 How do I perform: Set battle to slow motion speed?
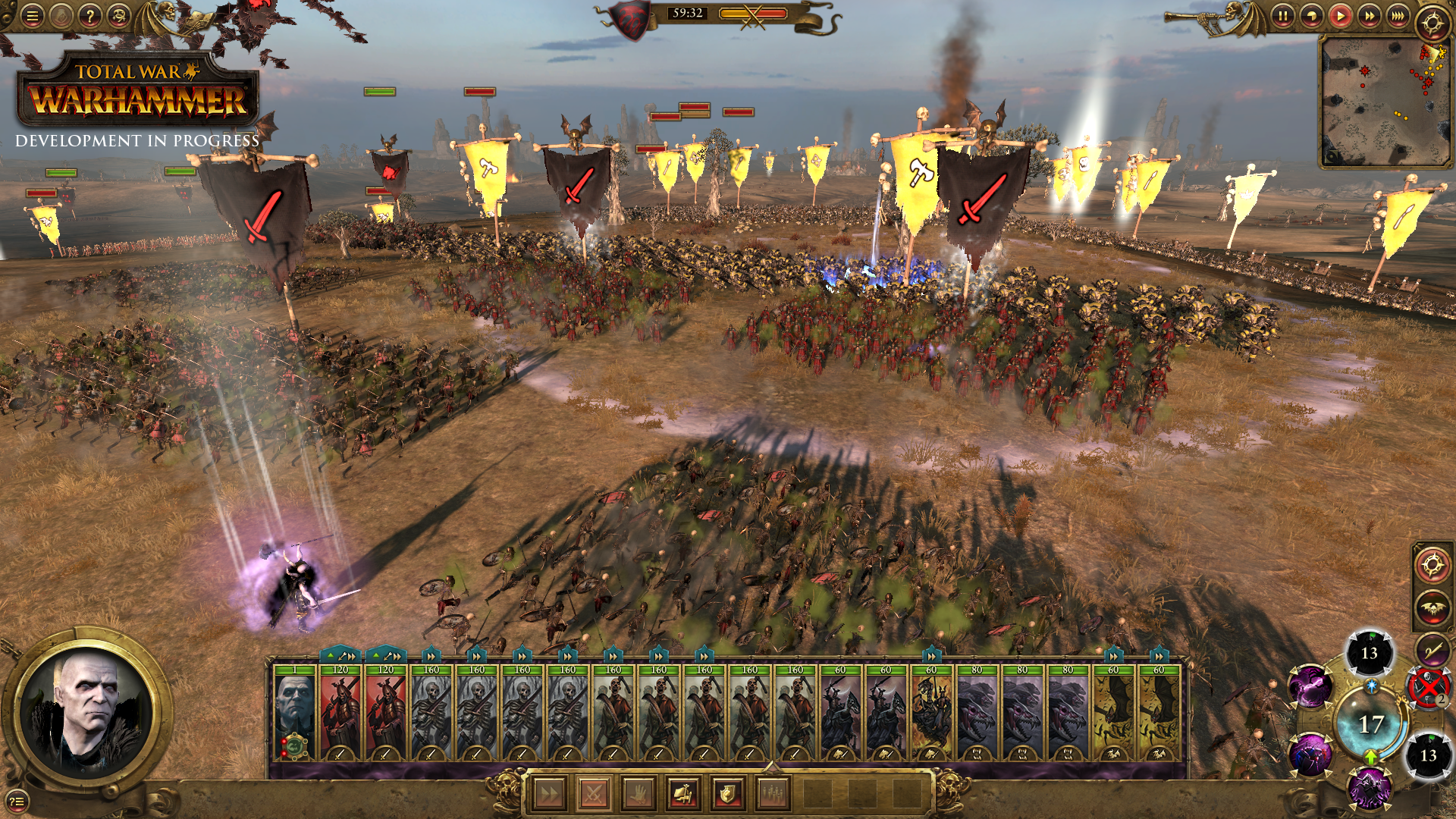[x=1311, y=16]
